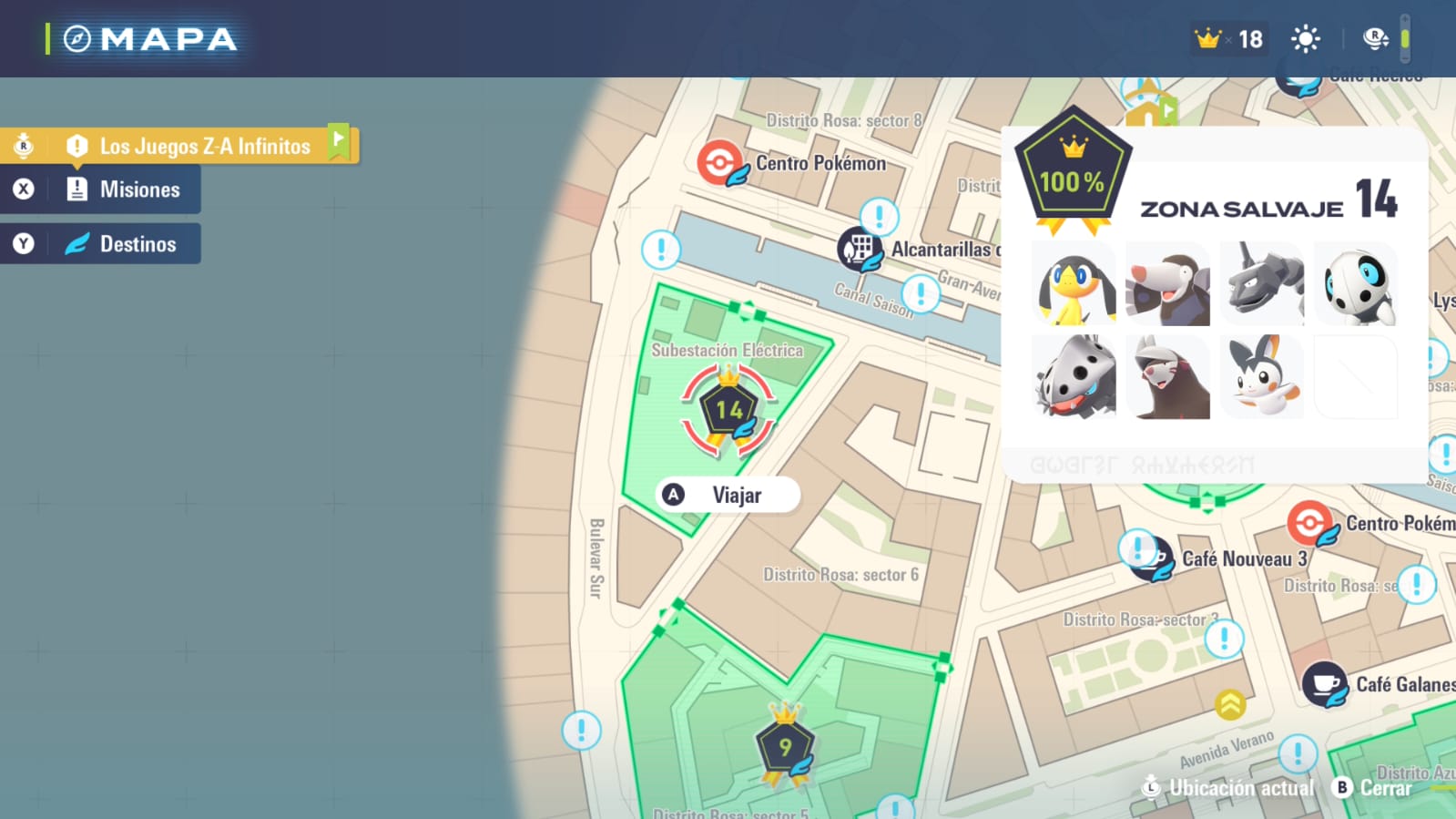Select the Emolga thumbnail in zone panel
Screen dimensions: 1456x819
[x=1261, y=377]
